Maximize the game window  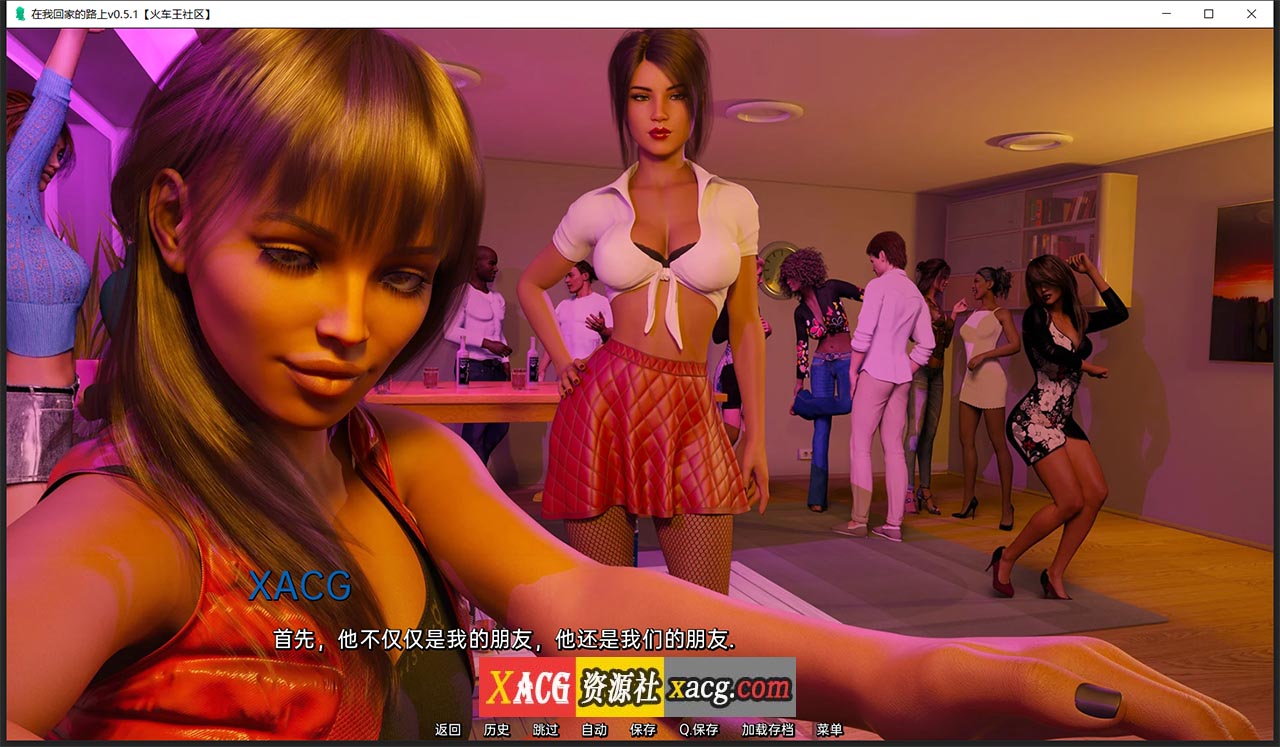point(1208,14)
